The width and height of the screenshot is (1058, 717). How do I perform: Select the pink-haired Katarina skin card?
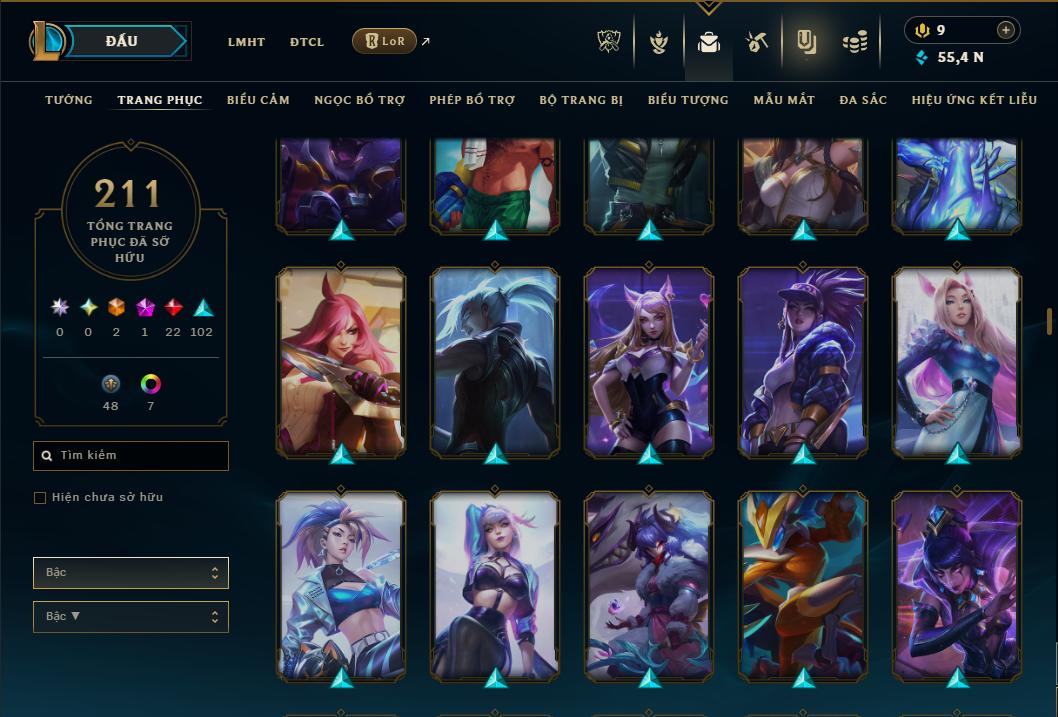point(341,362)
